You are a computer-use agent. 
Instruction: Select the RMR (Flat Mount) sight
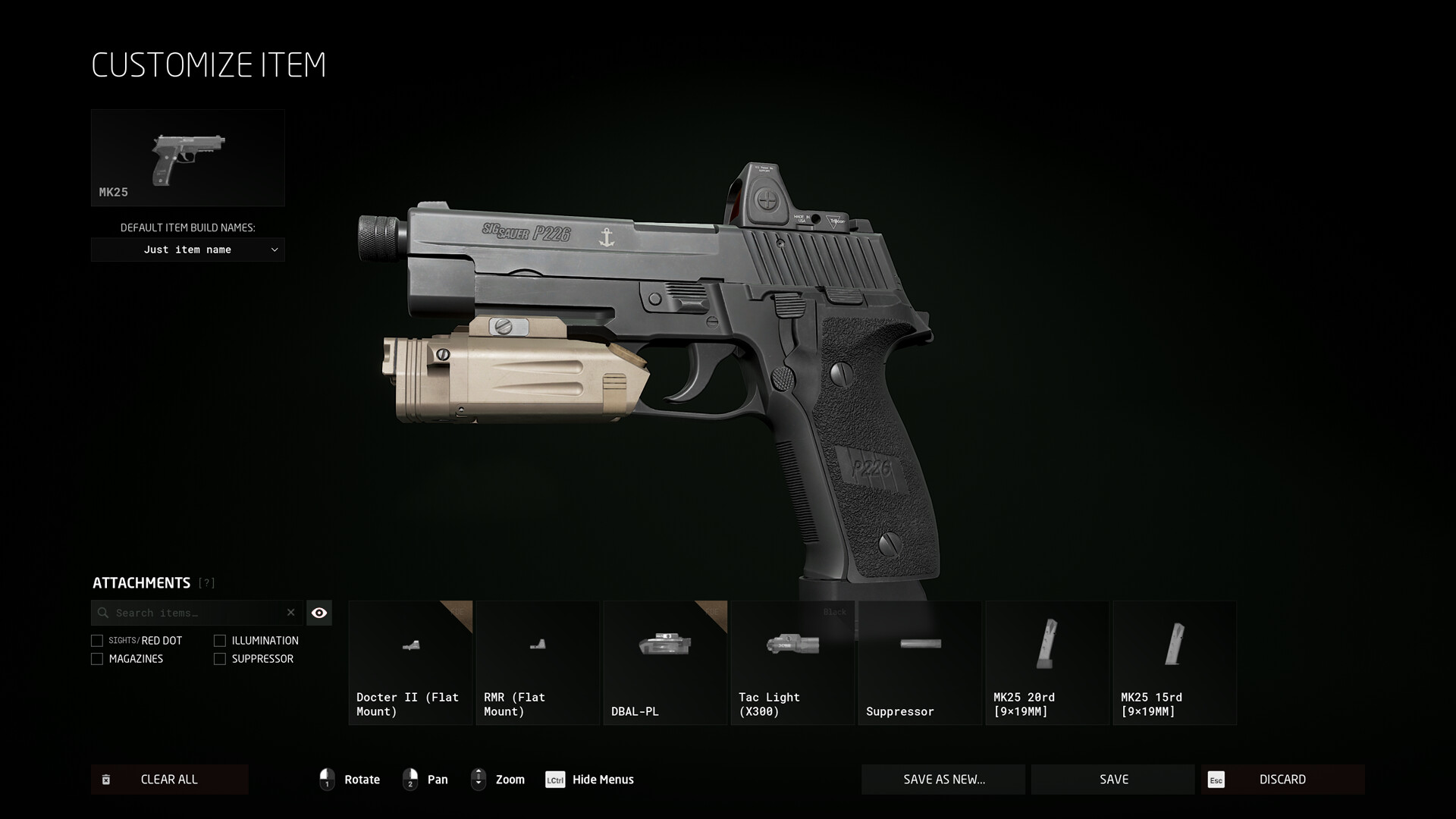coord(538,663)
